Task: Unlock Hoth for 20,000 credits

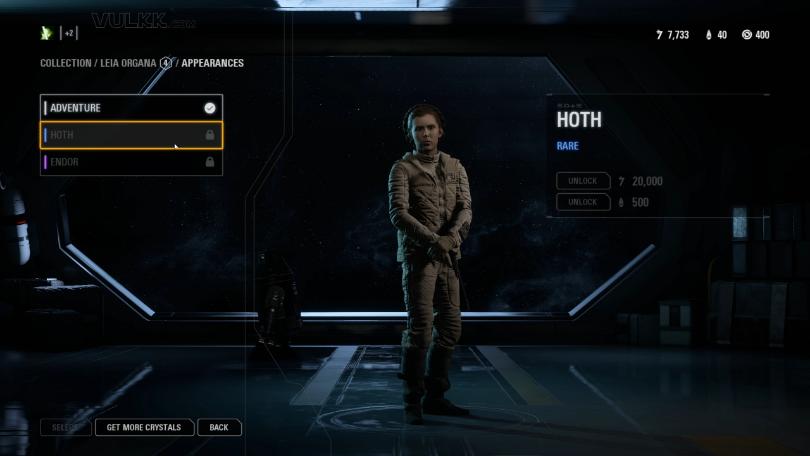Action: [x=583, y=181]
